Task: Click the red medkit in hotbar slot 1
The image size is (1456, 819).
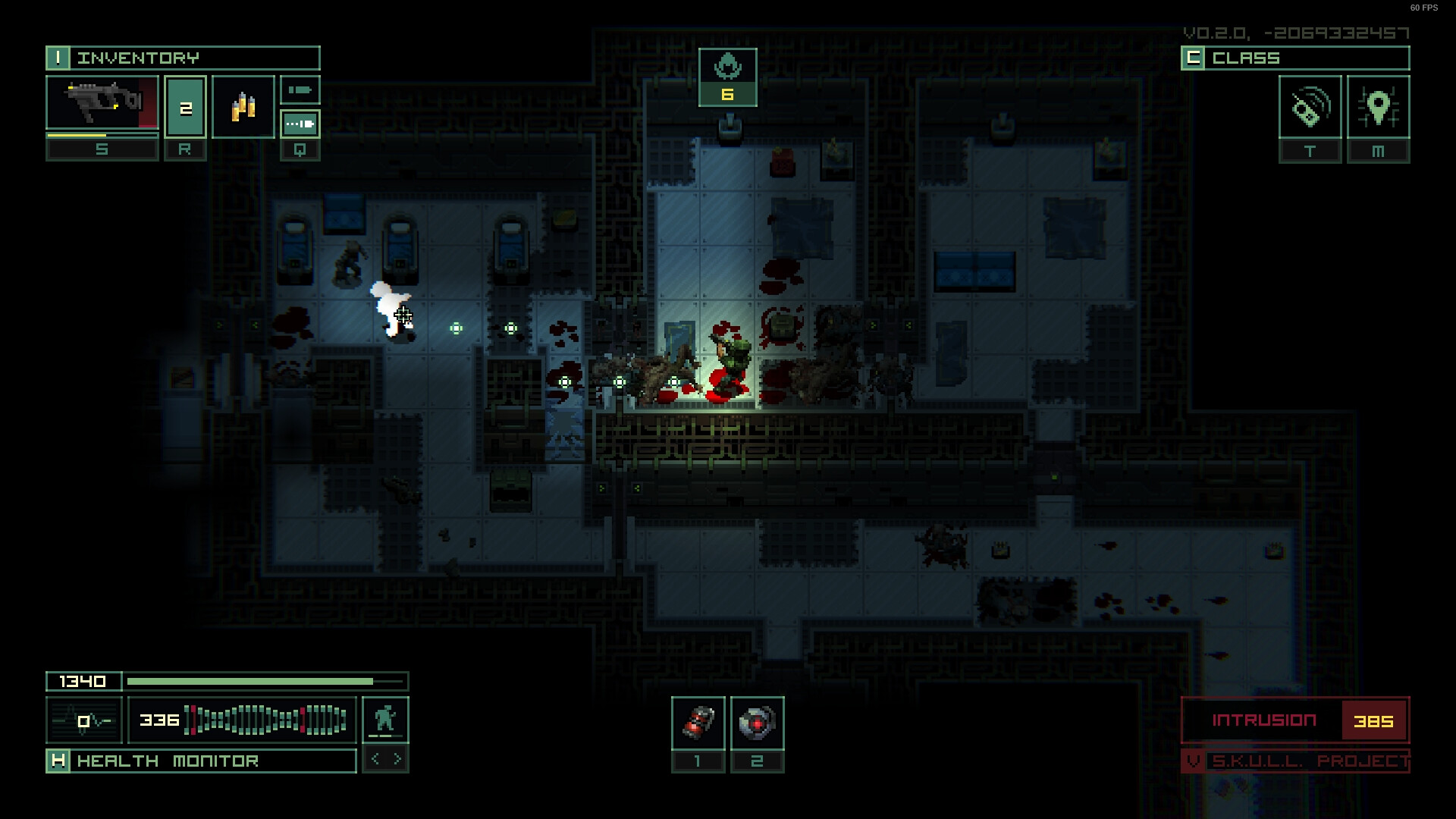Action: click(698, 724)
